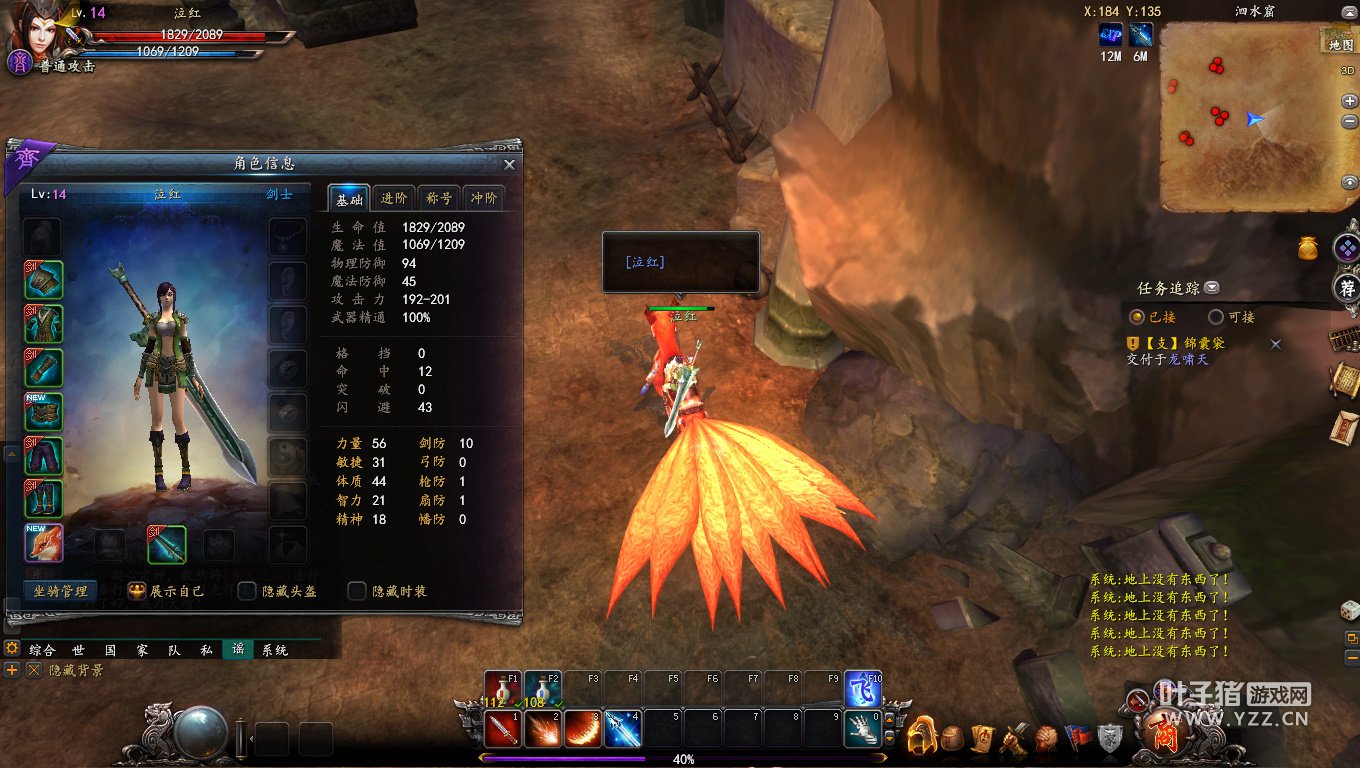This screenshot has height=768, width=1360.
Task: Use the red health potion on F1
Action: [x=502, y=689]
